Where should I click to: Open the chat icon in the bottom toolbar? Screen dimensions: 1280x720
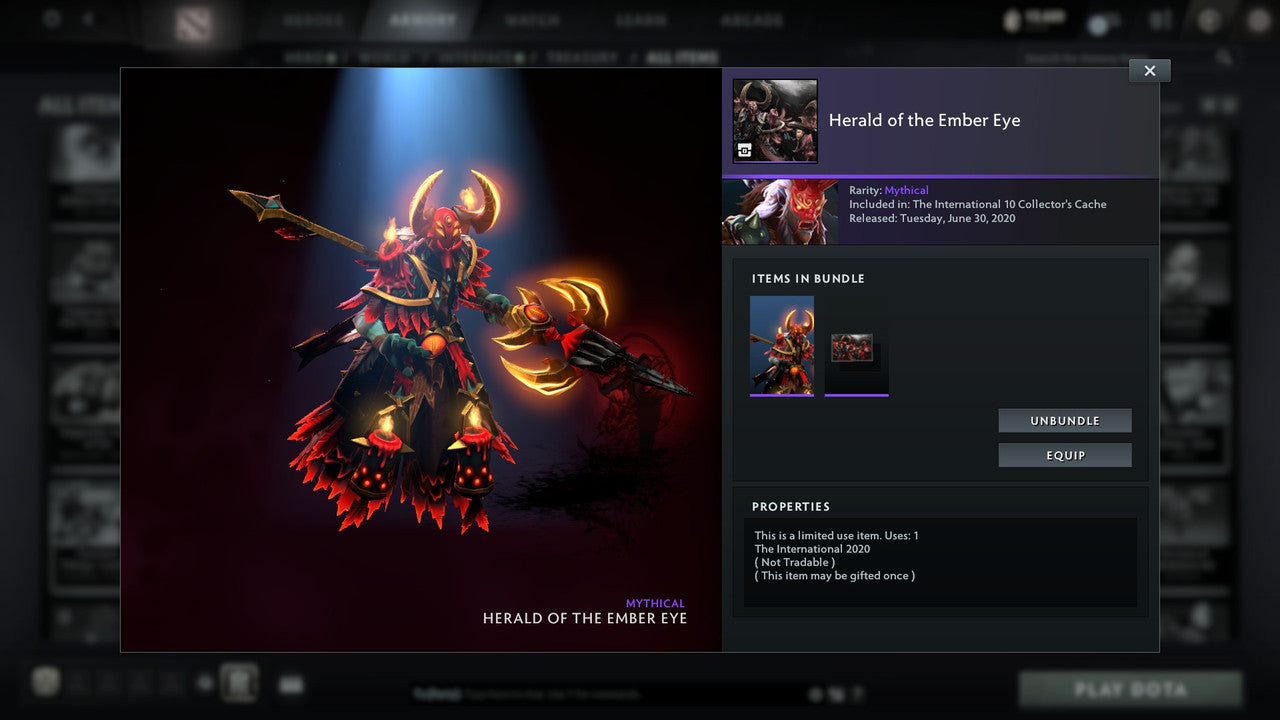(290, 685)
